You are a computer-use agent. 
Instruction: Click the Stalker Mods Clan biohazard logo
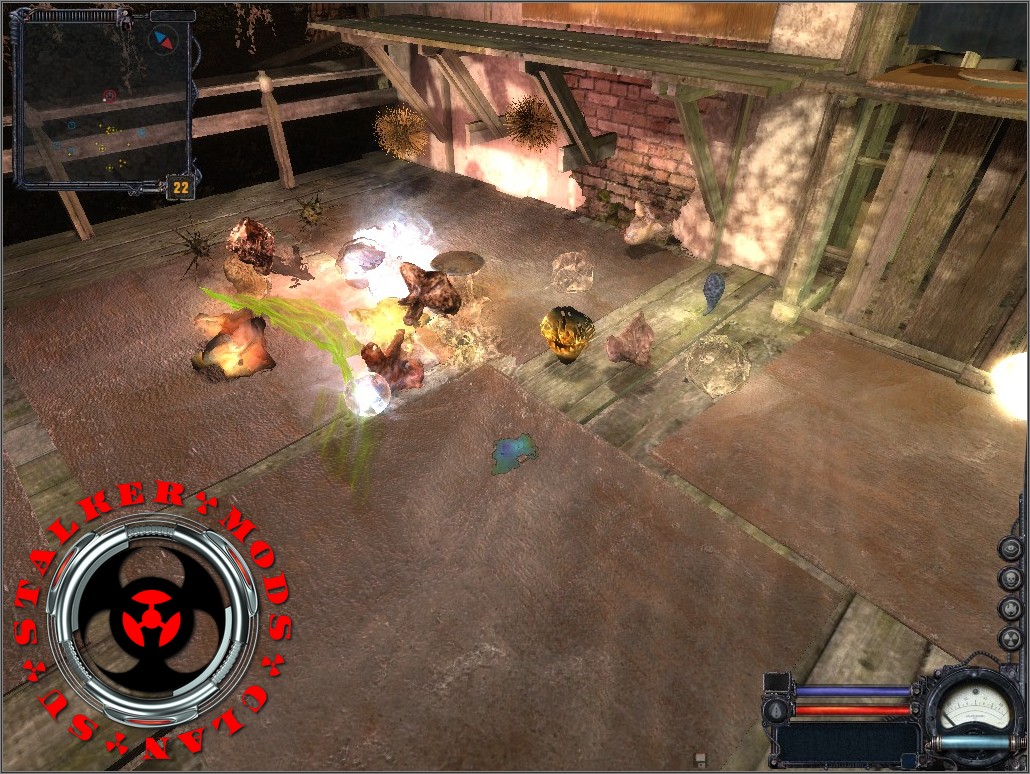coord(152,619)
